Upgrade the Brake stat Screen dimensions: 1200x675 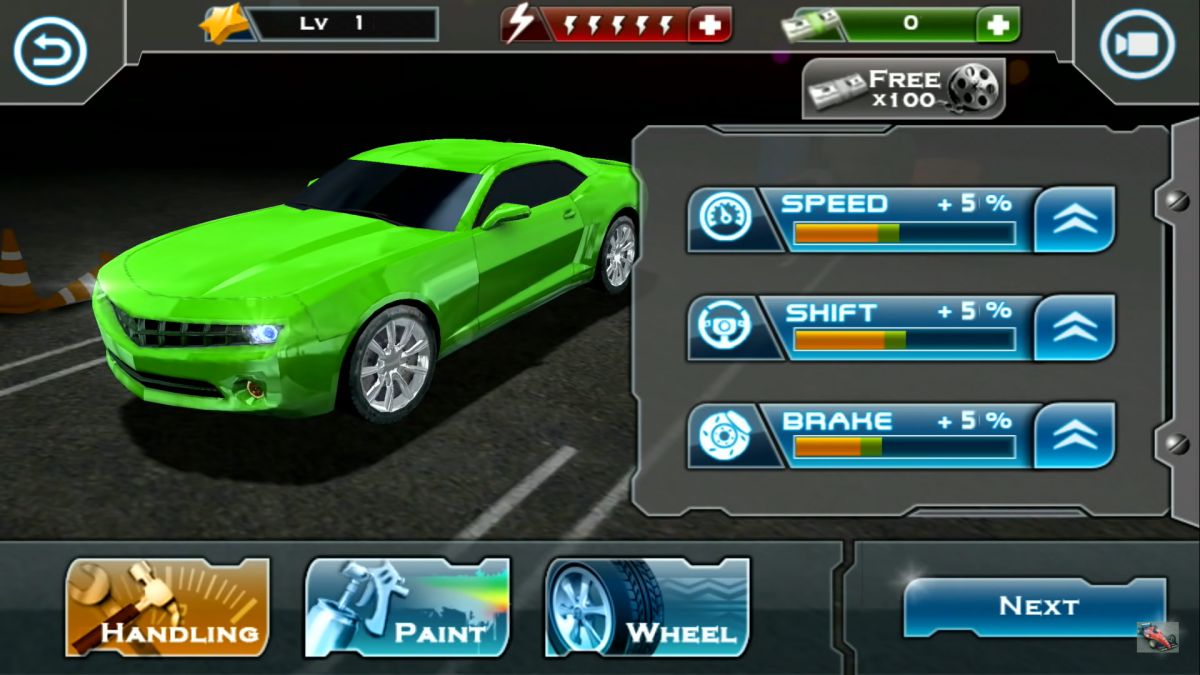[1074, 435]
